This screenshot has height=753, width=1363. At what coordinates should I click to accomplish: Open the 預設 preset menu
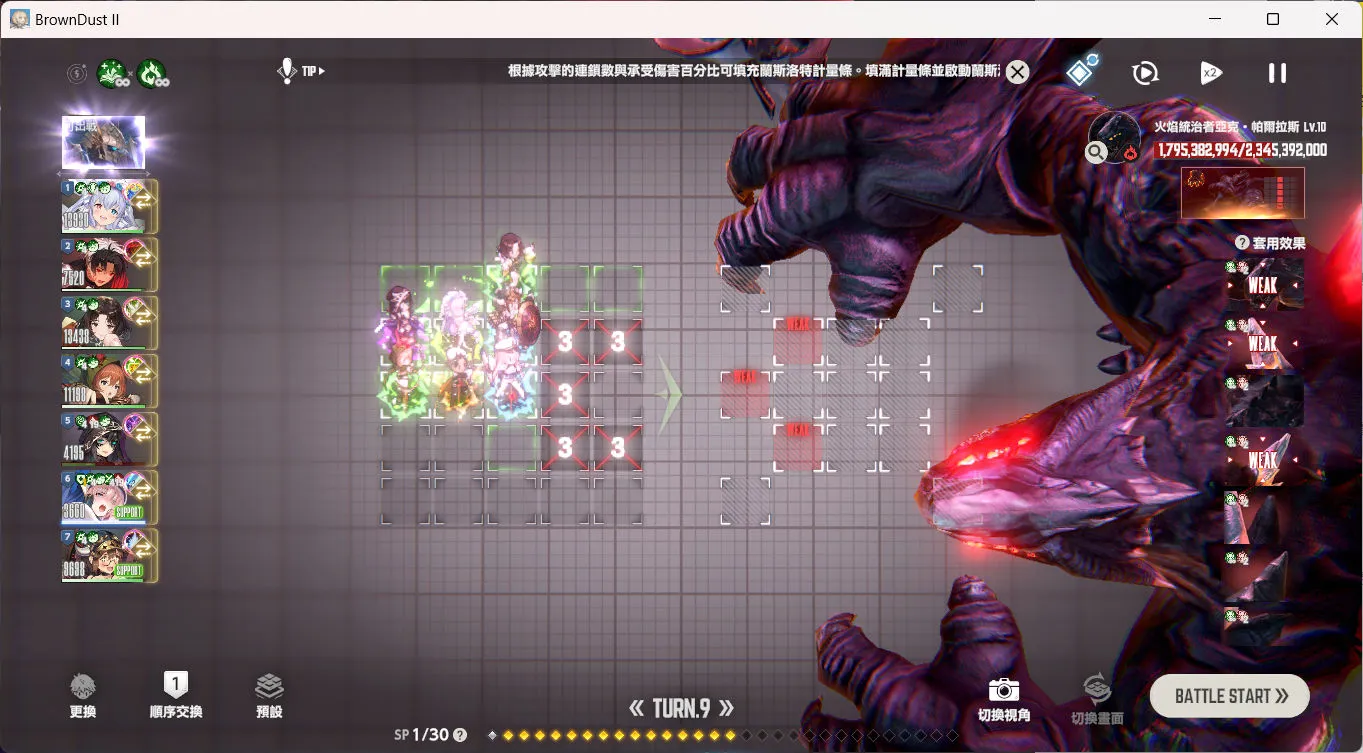269,695
